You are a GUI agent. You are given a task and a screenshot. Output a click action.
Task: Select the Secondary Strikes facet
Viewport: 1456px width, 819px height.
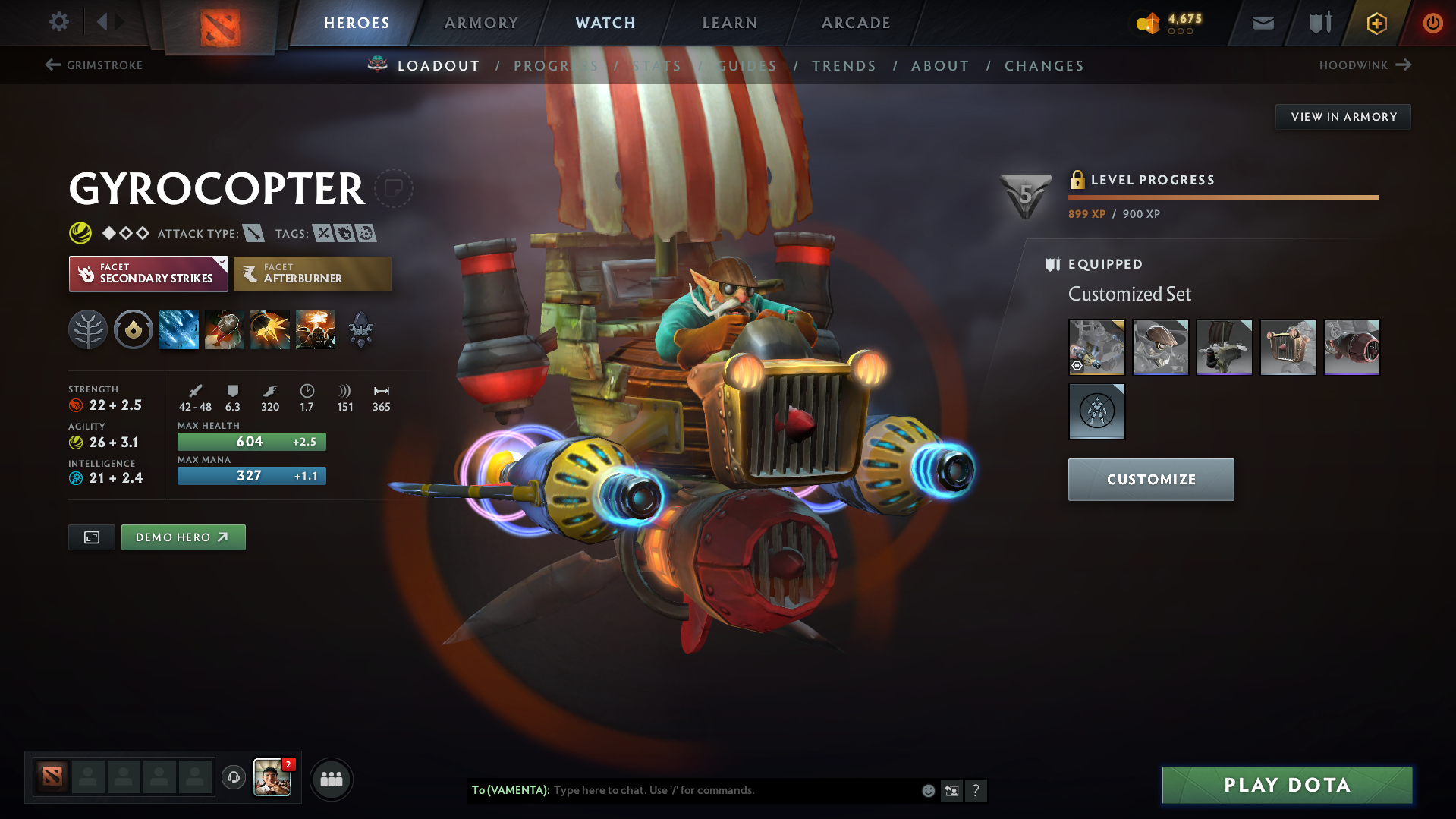pyautogui.click(x=148, y=273)
